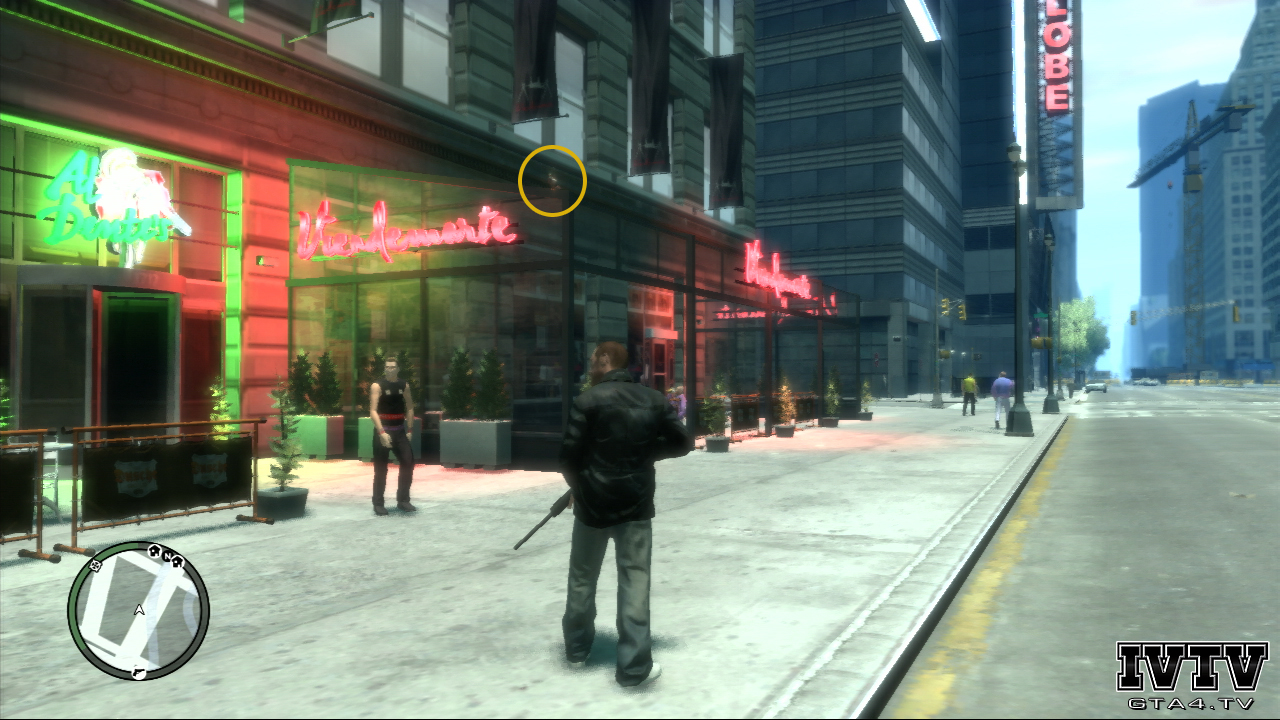Select the gun shop pistol blip

pos(139,673)
